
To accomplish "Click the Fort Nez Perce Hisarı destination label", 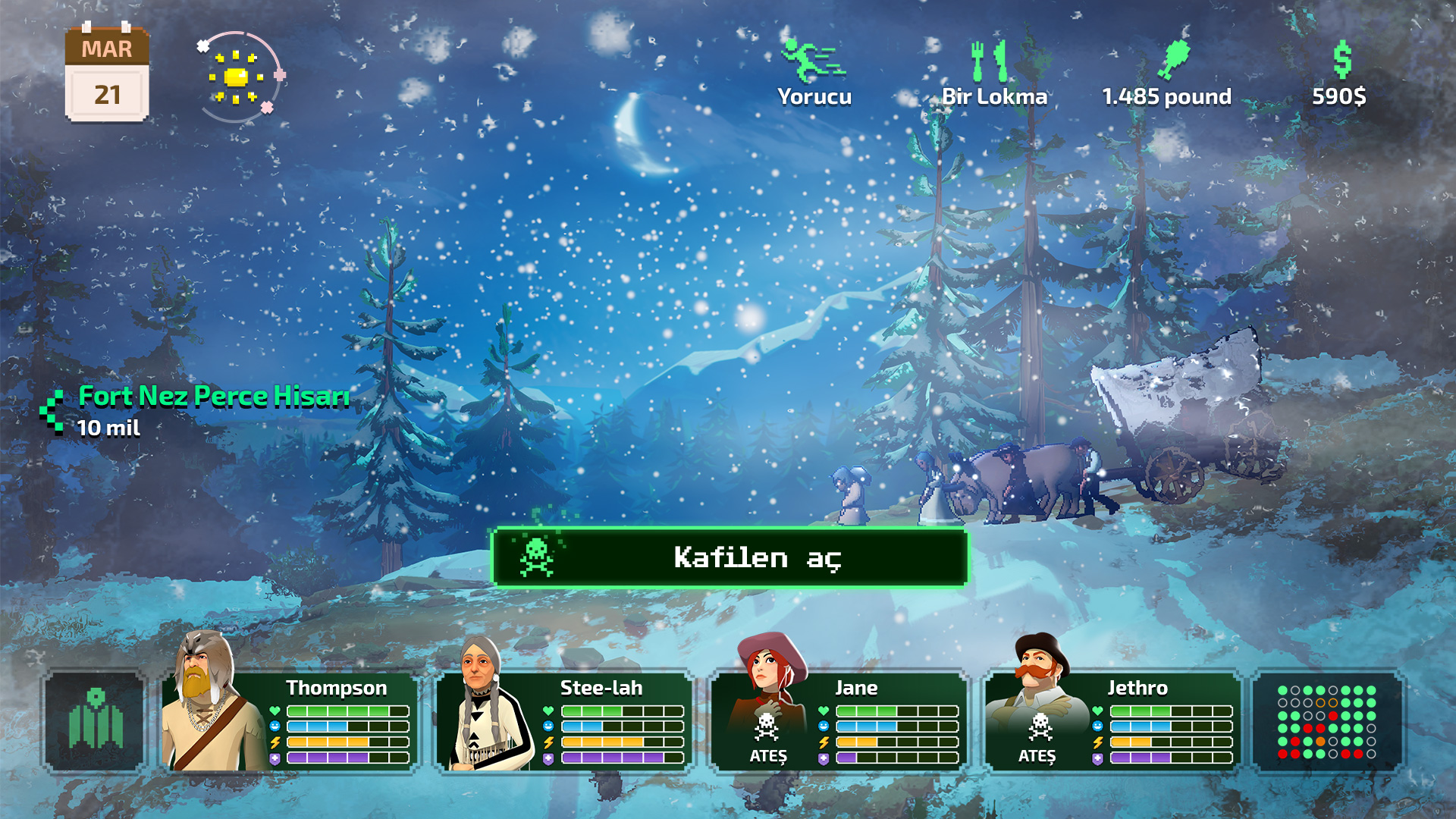I will [213, 395].
